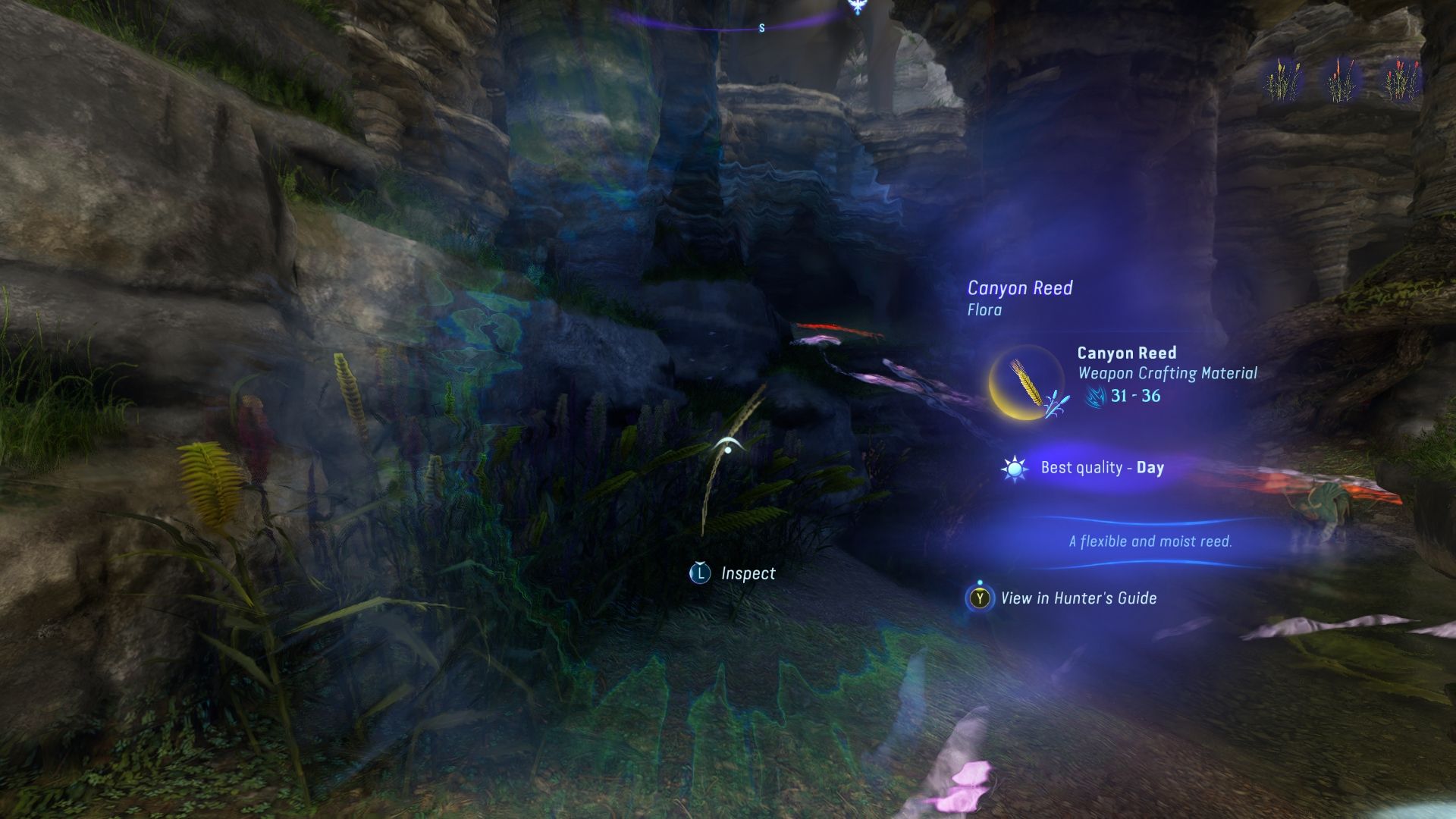The height and width of the screenshot is (819, 1456).
Task: Select the orange reed quality indicator icon
Action: tap(1338, 76)
